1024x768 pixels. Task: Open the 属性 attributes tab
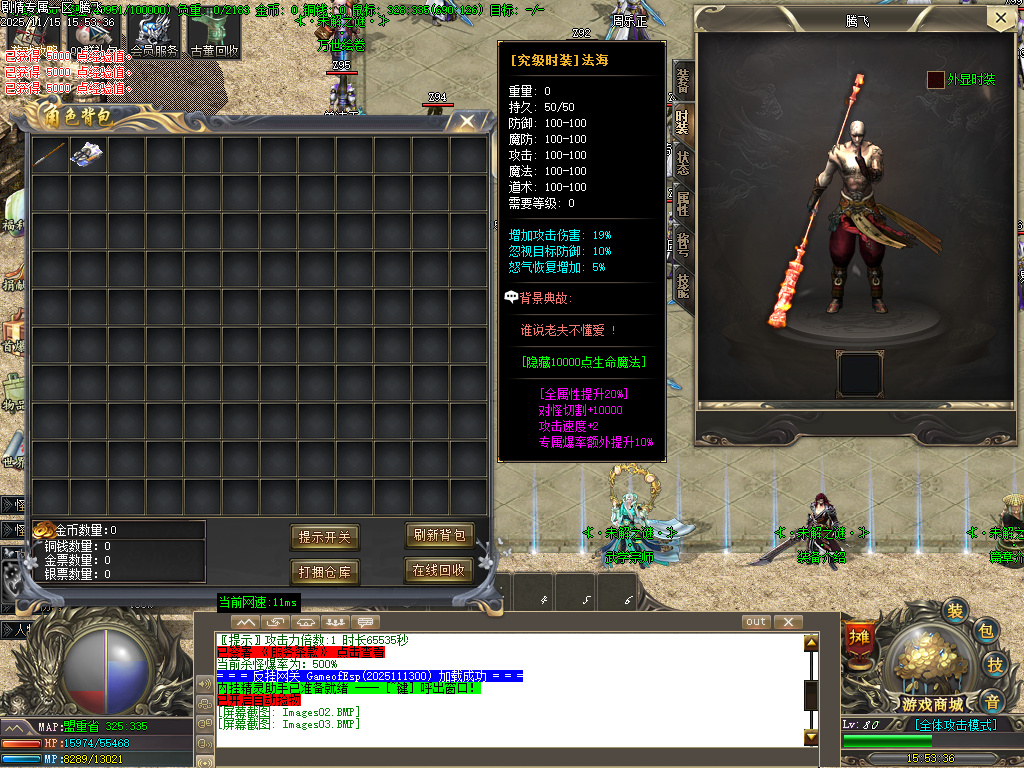pyautogui.click(x=682, y=203)
